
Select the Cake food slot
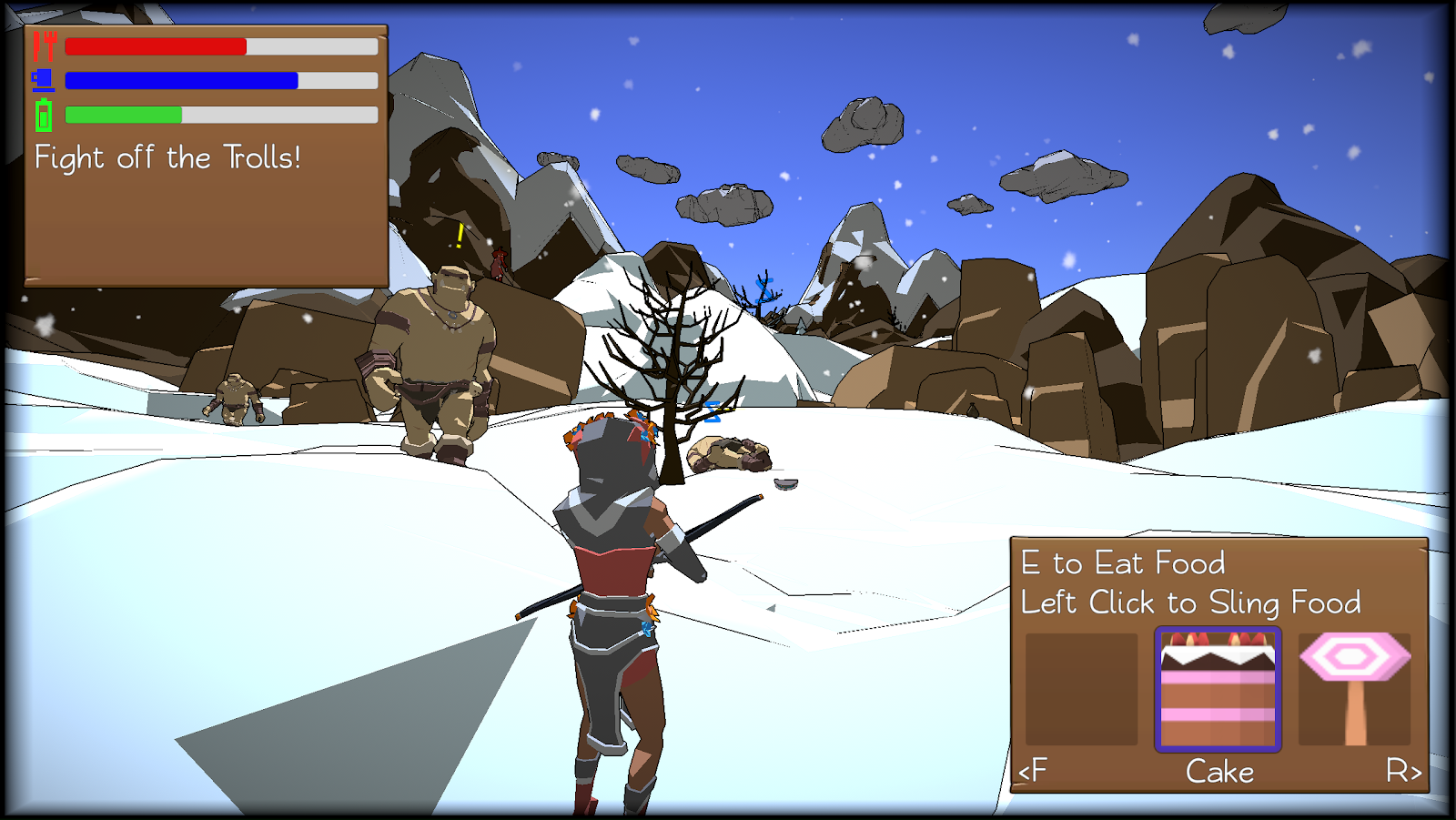point(1218,689)
